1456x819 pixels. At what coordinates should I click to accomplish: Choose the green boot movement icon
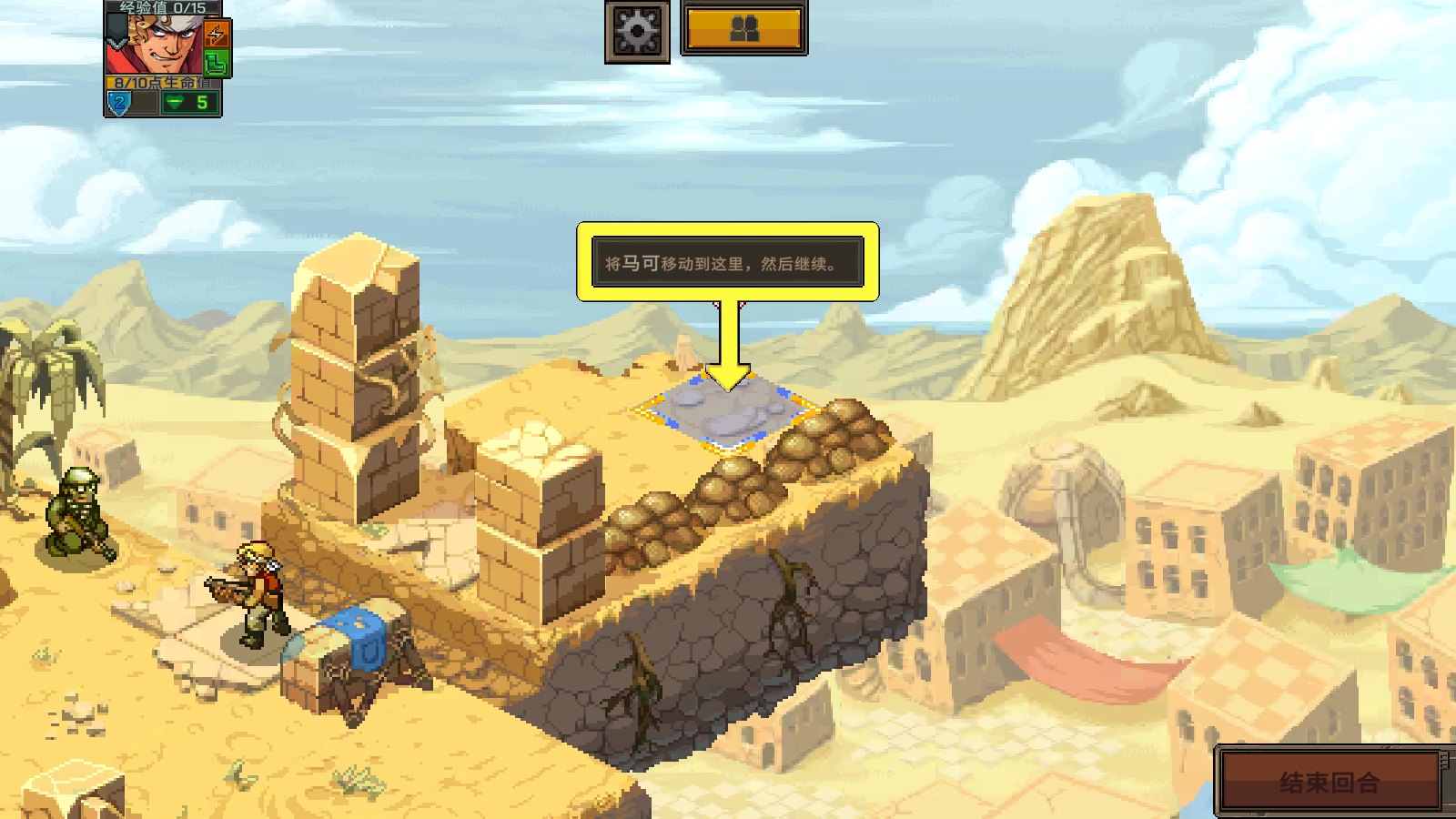coord(216,63)
